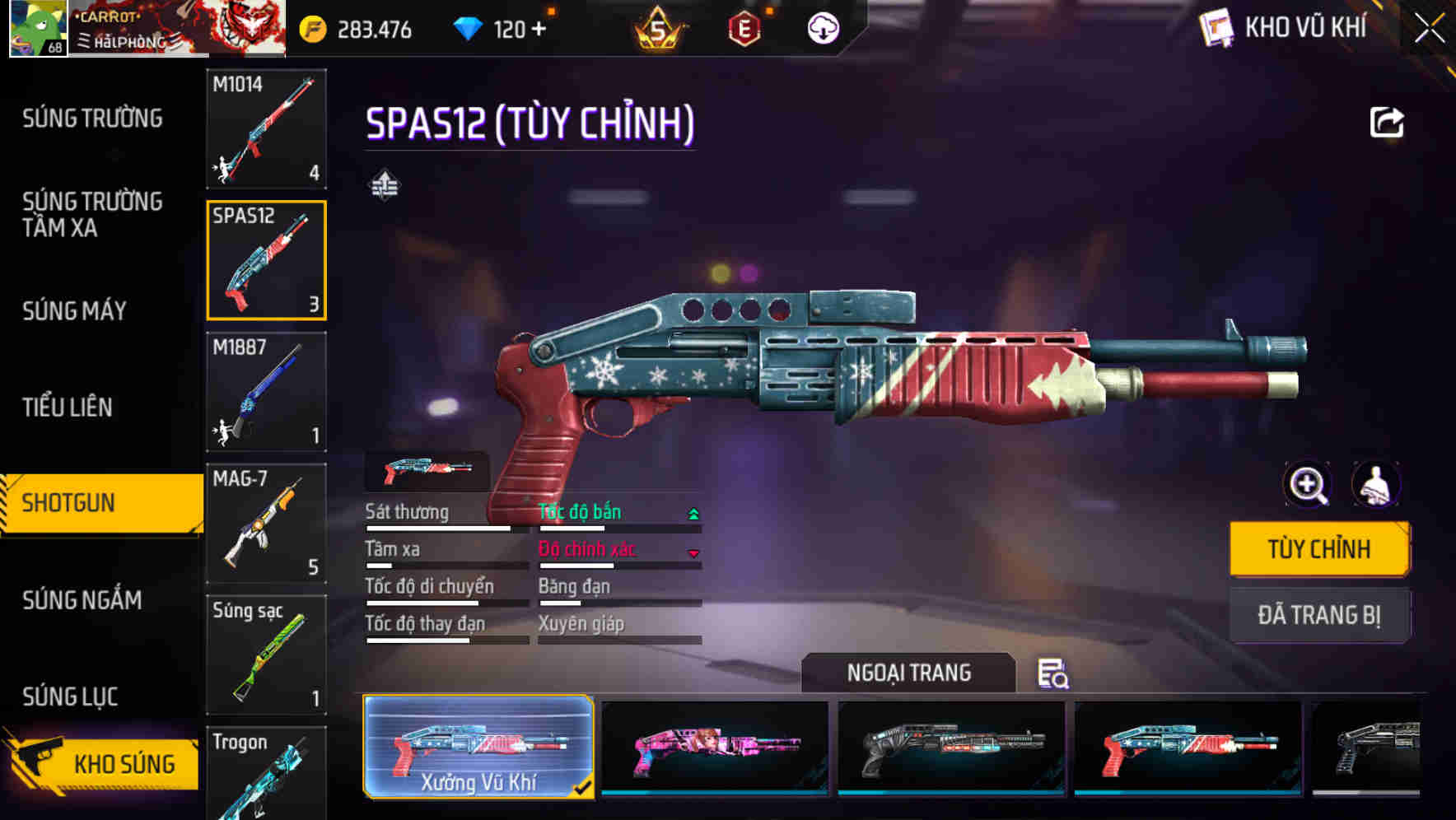Image resolution: width=1456 pixels, height=820 pixels.
Task: Select the M1014 weapon tile
Action: coord(266,128)
